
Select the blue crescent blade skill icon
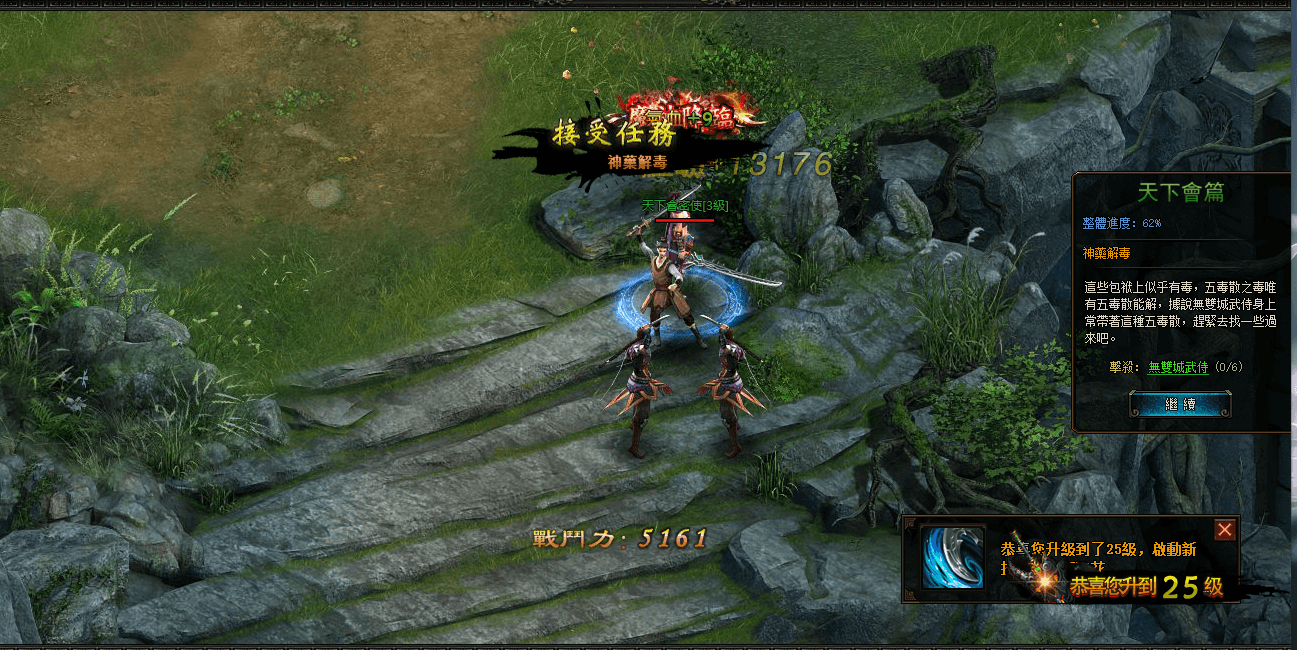coord(952,557)
